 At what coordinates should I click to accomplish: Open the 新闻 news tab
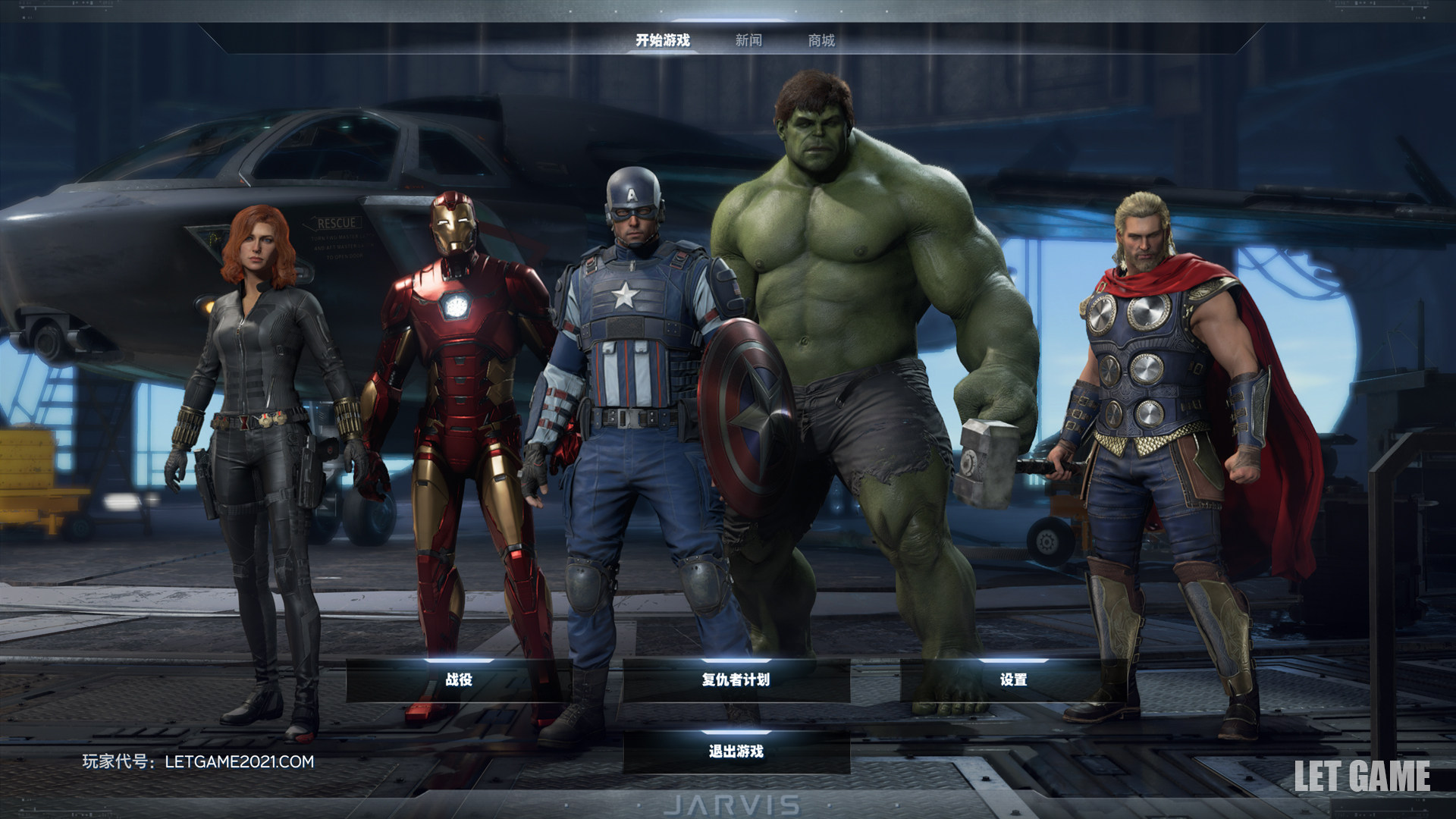coord(748,40)
